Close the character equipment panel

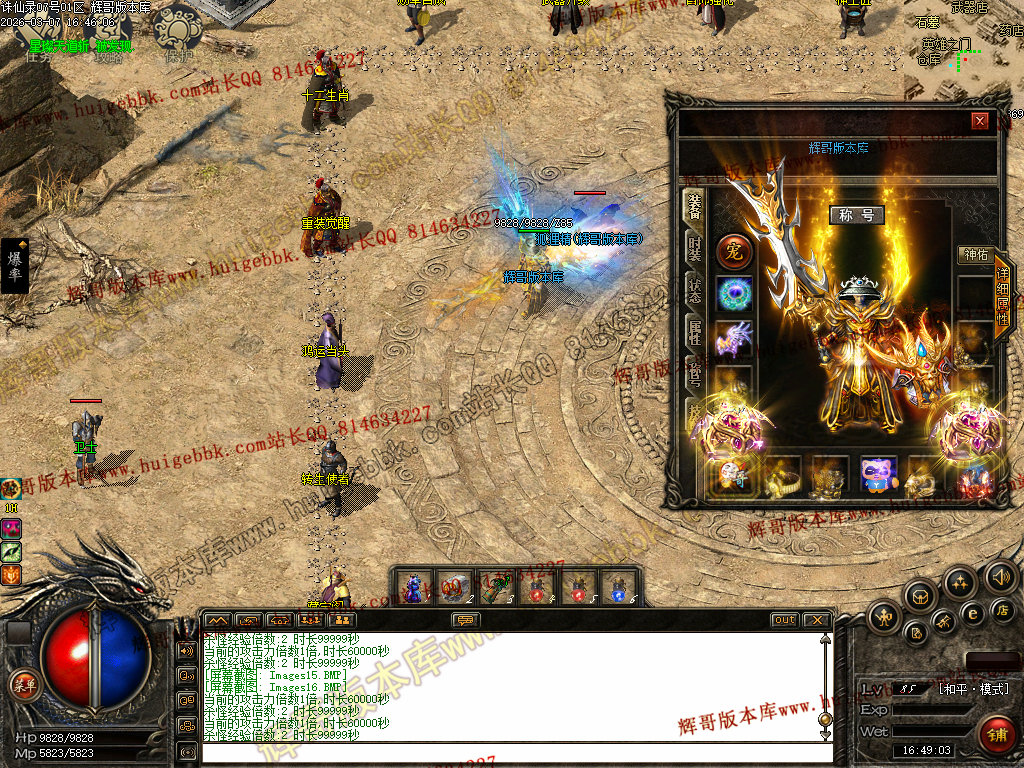(x=980, y=121)
